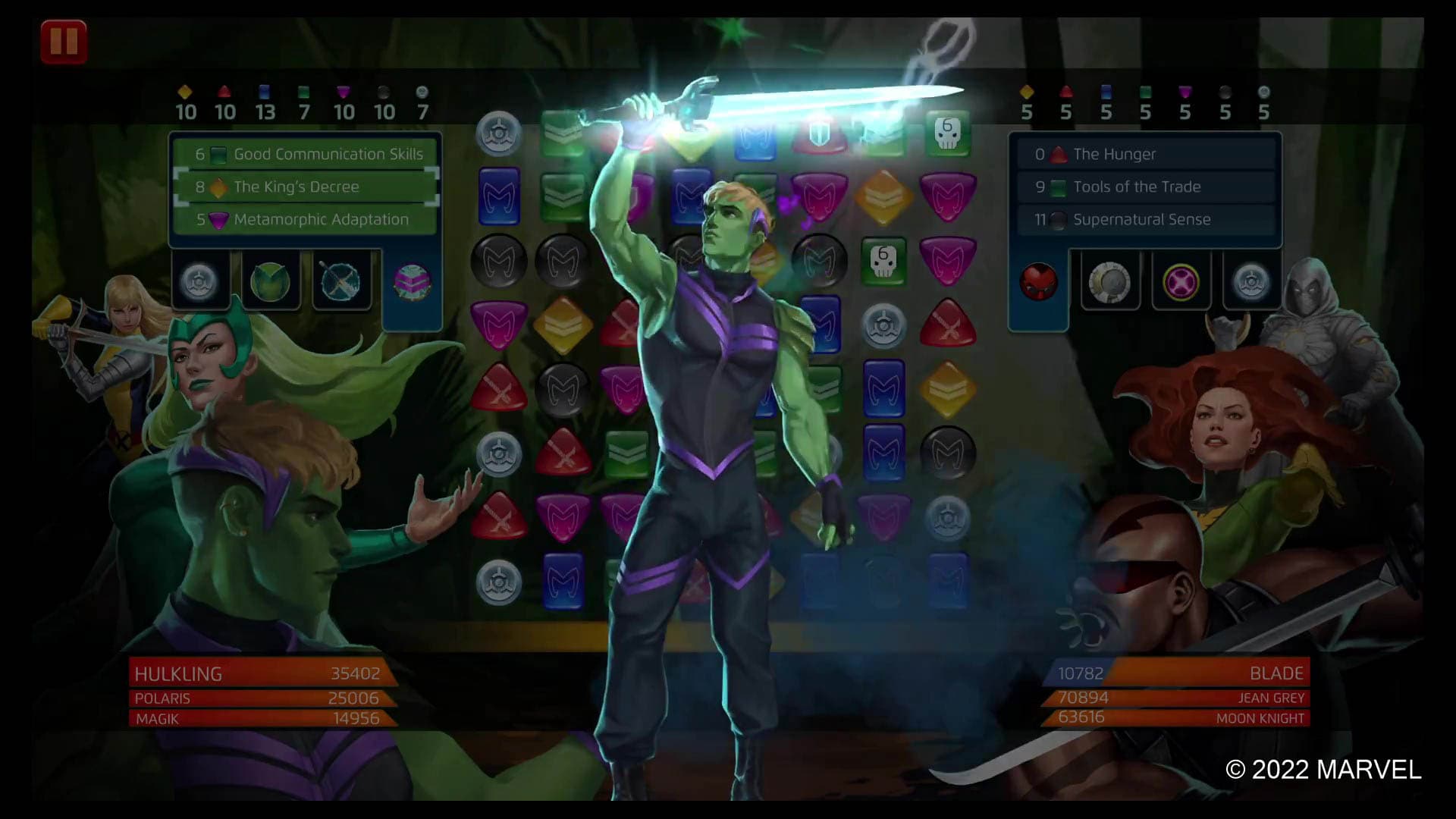Activate The King's Decree ability
The width and height of the screenshot is (1456, 819).
(x=303, y=186)
